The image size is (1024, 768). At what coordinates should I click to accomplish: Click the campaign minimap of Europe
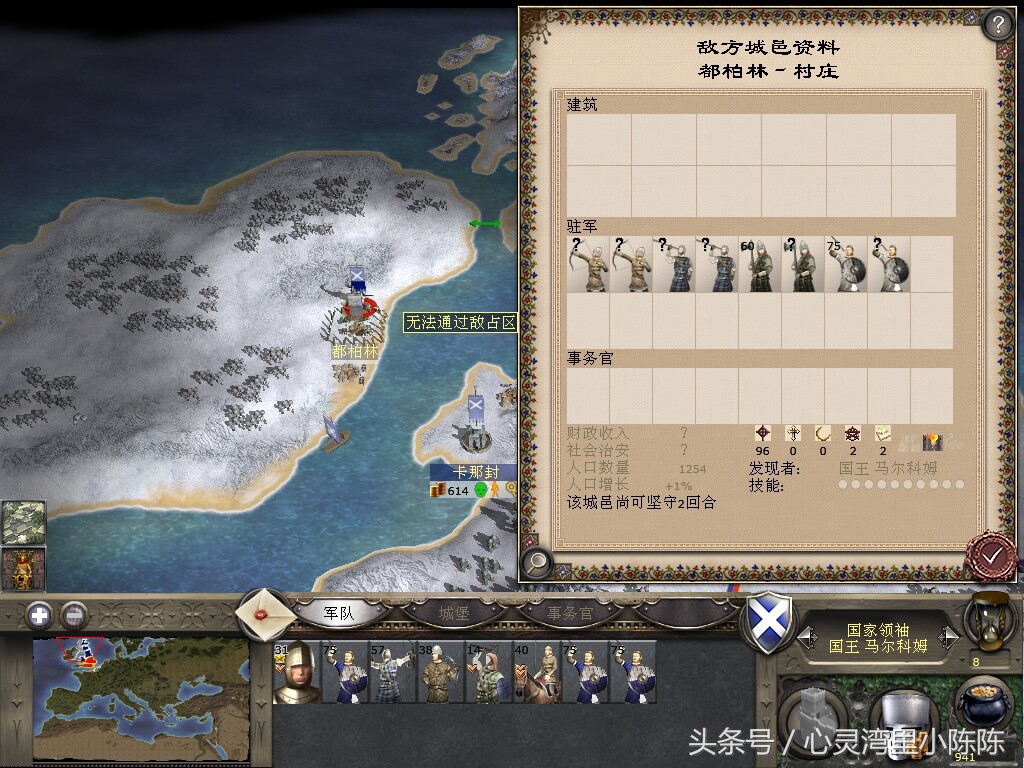140,702
